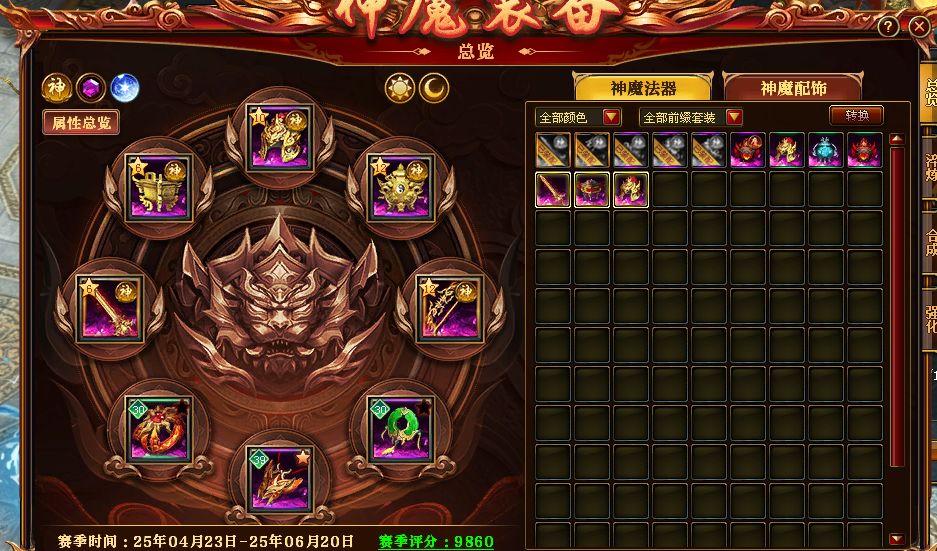Close the 神魔装备 window
Image resolution: width=937 pixels, height=551 pixels.
tap(919, 27)
